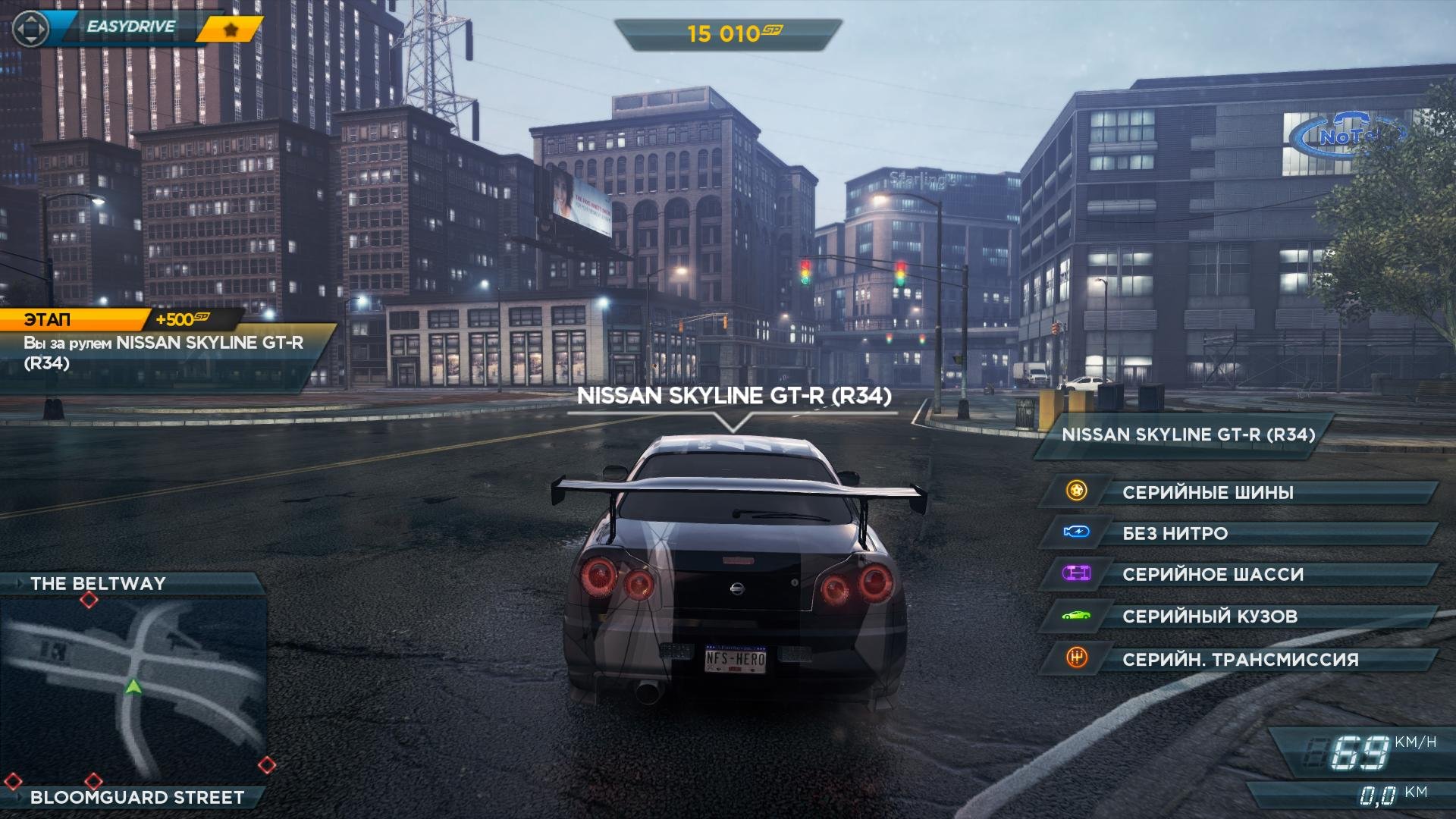Image resolution: width=1456 pixels, height=819 pixels.
Task: Select the СЕРИЙНЫЕ ШИНЫ tires row
Action: [1239, 492]
